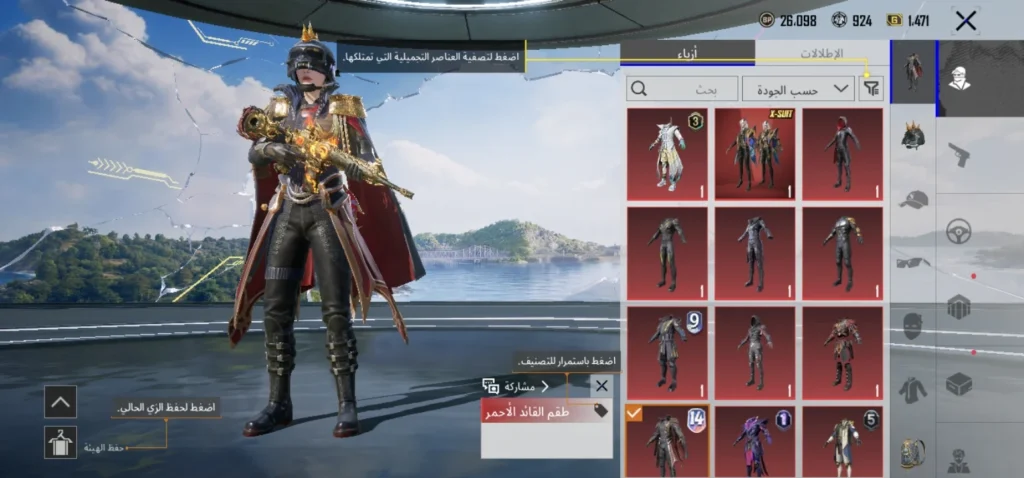Open the helmet and headgear category

[912, 136]
